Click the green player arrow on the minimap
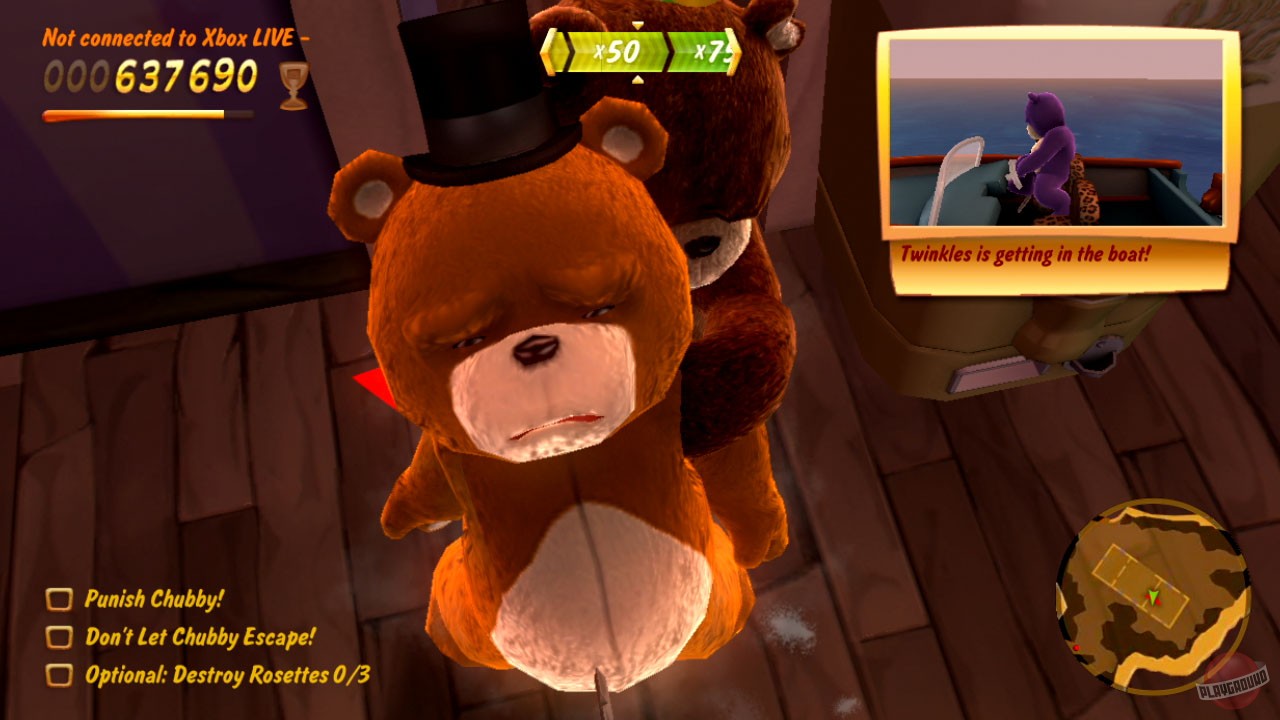This screenshot has width=1280, height=720. tap(1152, 596)
